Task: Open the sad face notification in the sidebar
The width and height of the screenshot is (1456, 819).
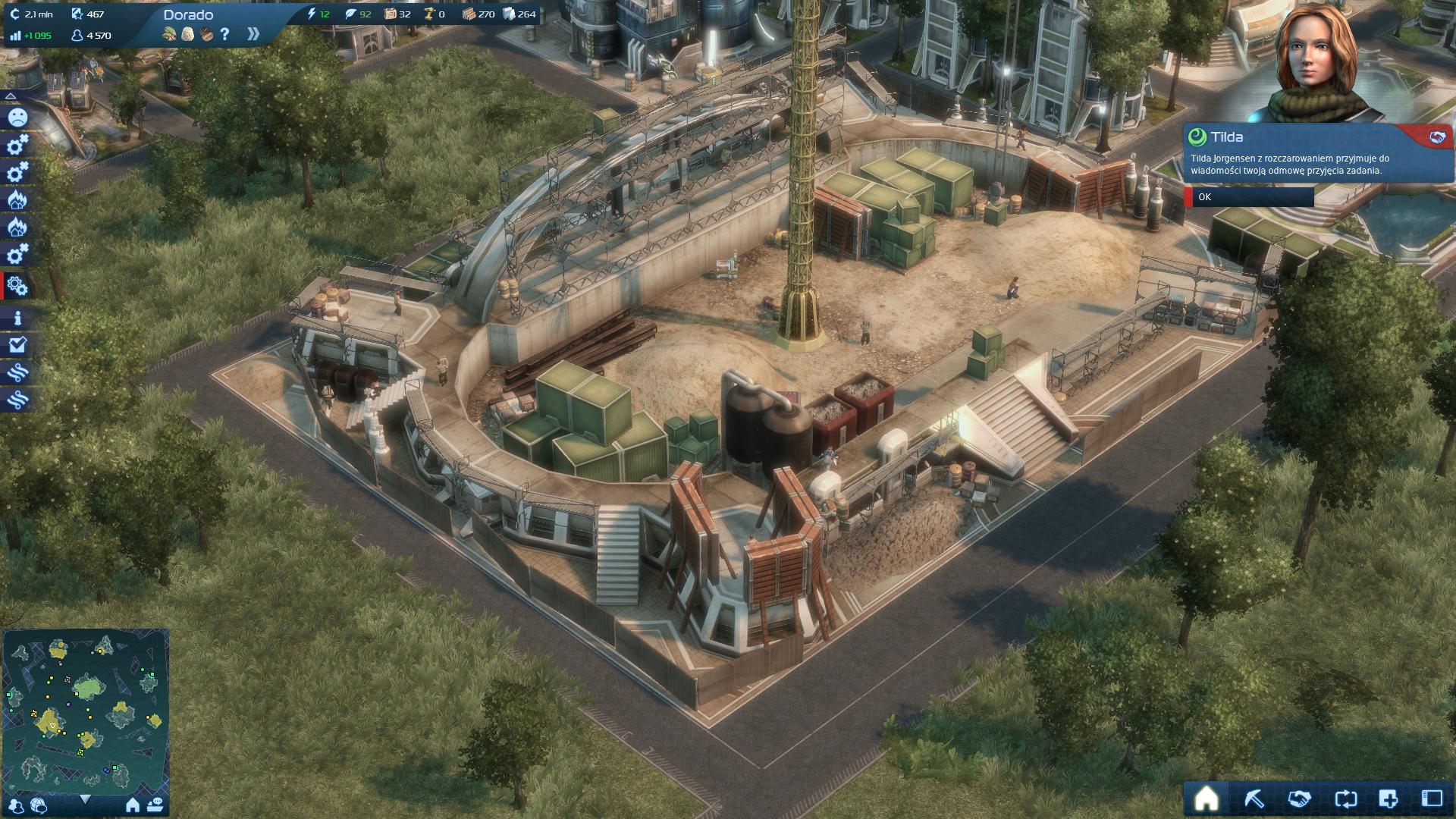Action: [17, 117]
